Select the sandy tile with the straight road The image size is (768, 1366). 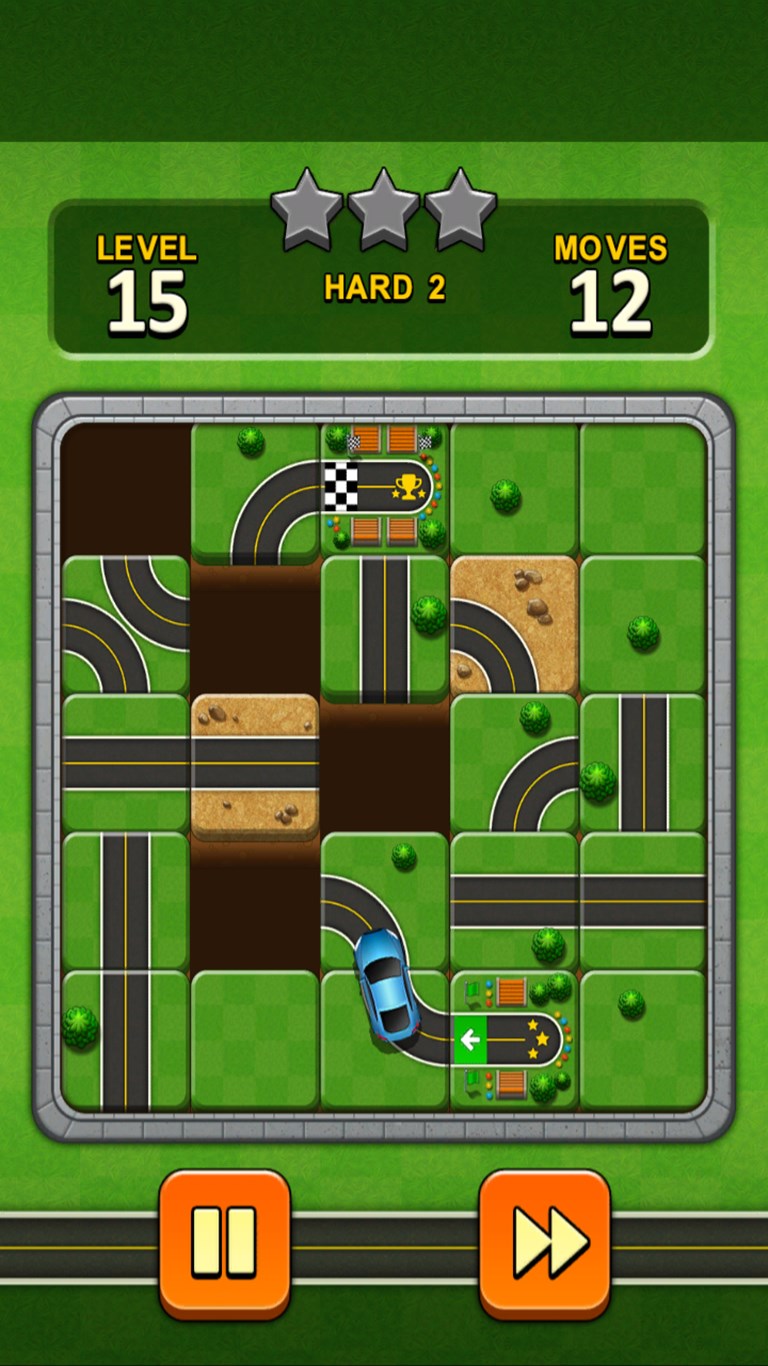click(255, 765)
